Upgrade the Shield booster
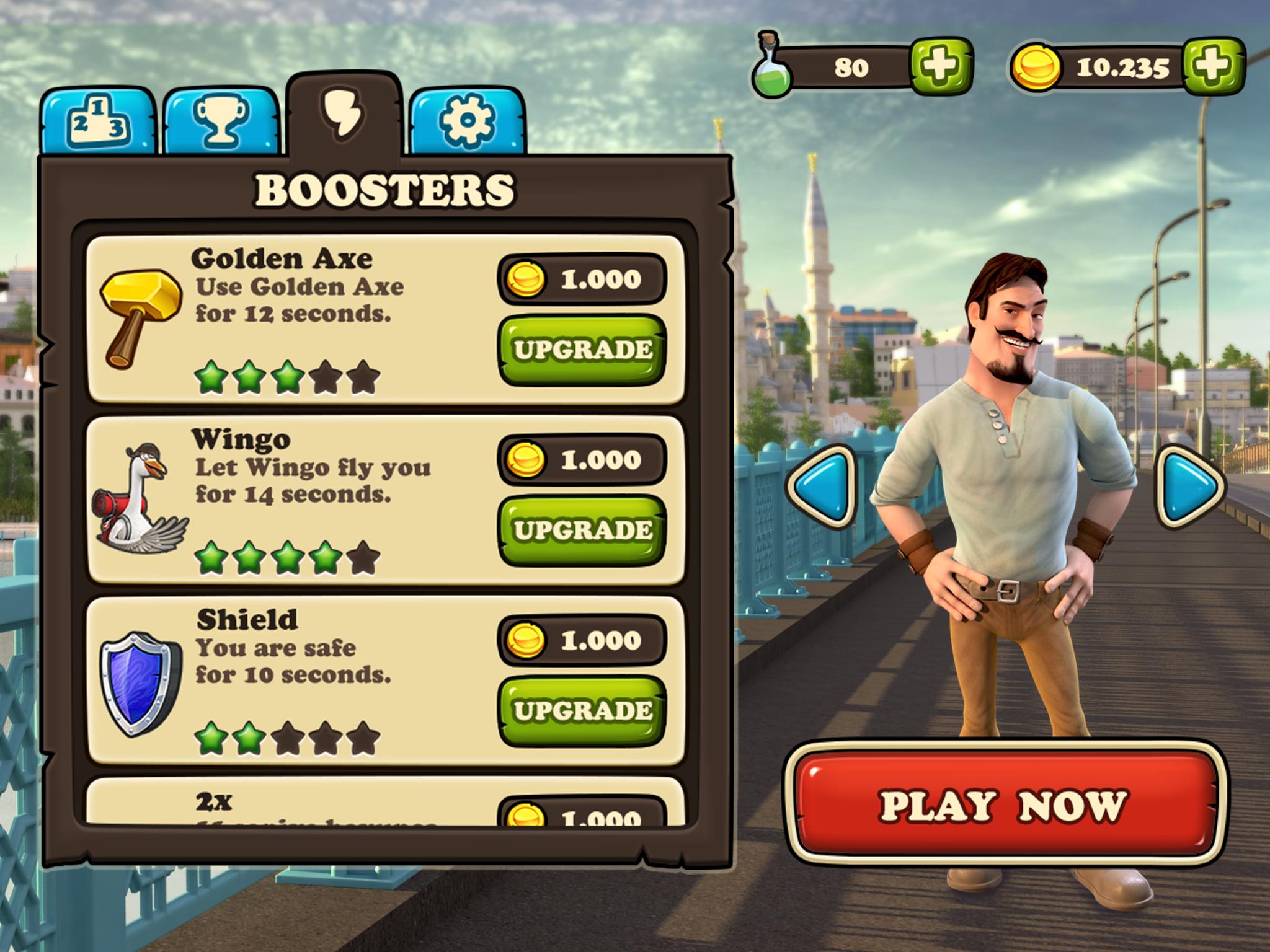The width and height of the screenshot is (1270, 952). [x=582, y=710]
